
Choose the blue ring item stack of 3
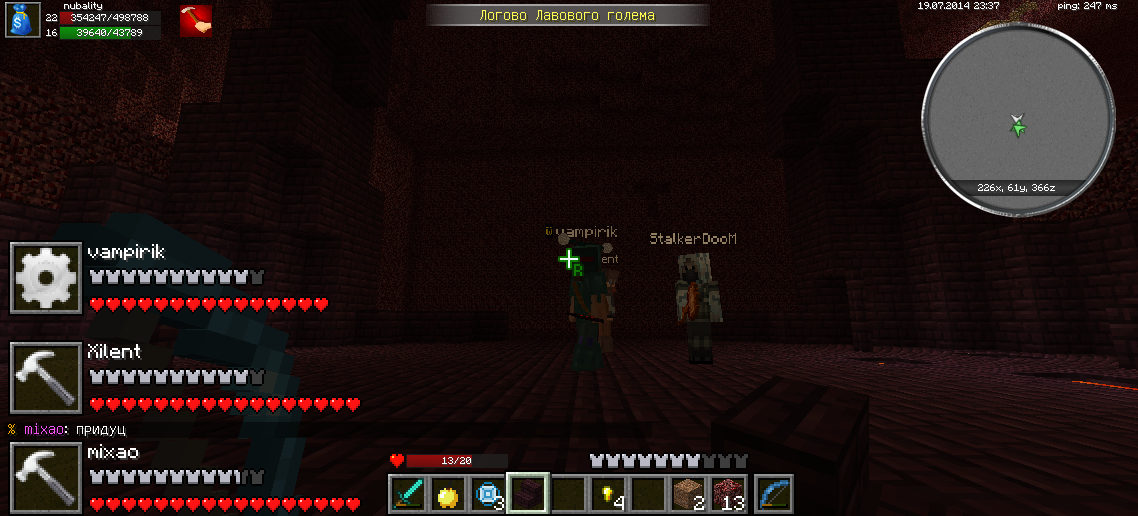click(488, 495)
